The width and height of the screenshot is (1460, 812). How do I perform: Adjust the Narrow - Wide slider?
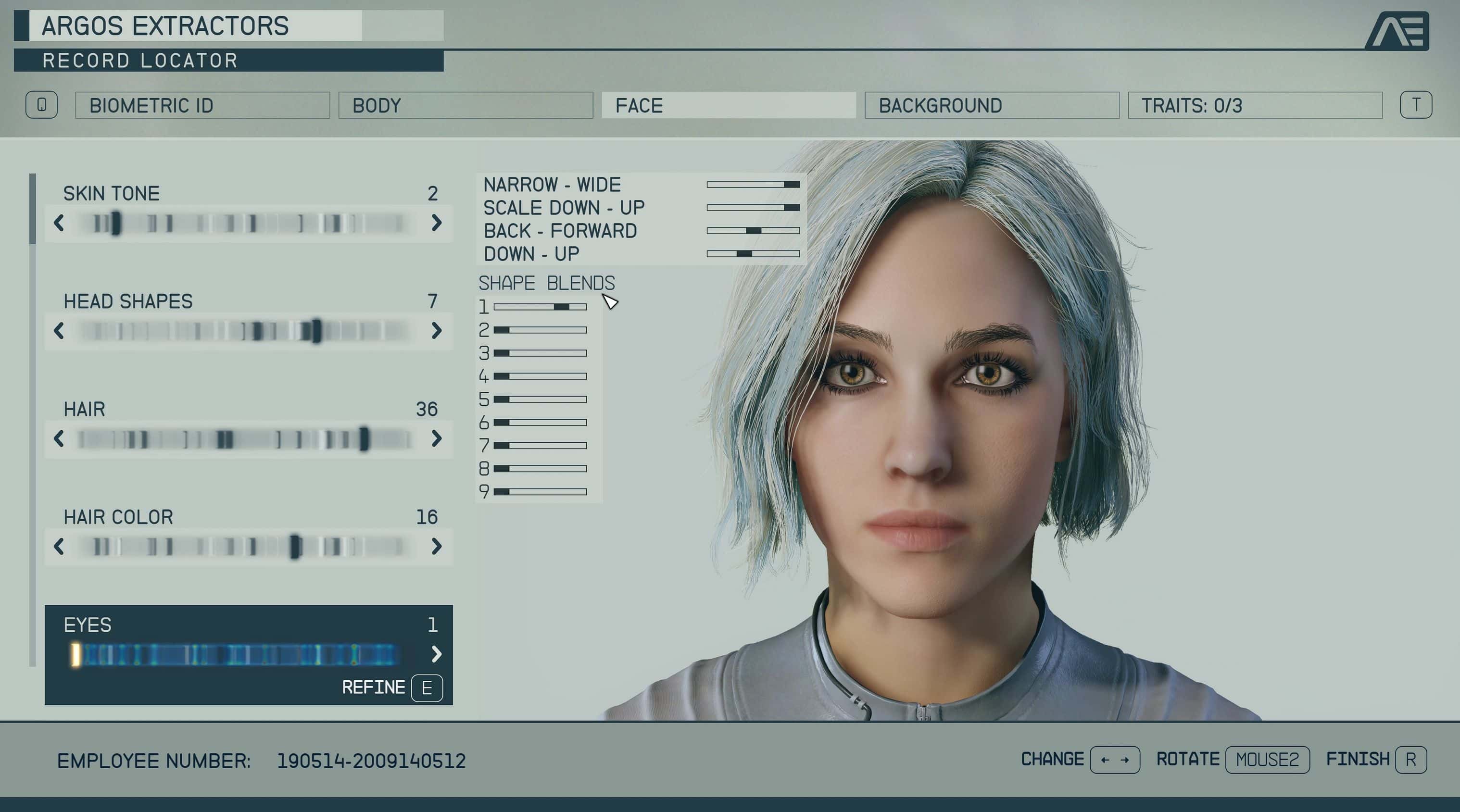(x=753, y=184)
